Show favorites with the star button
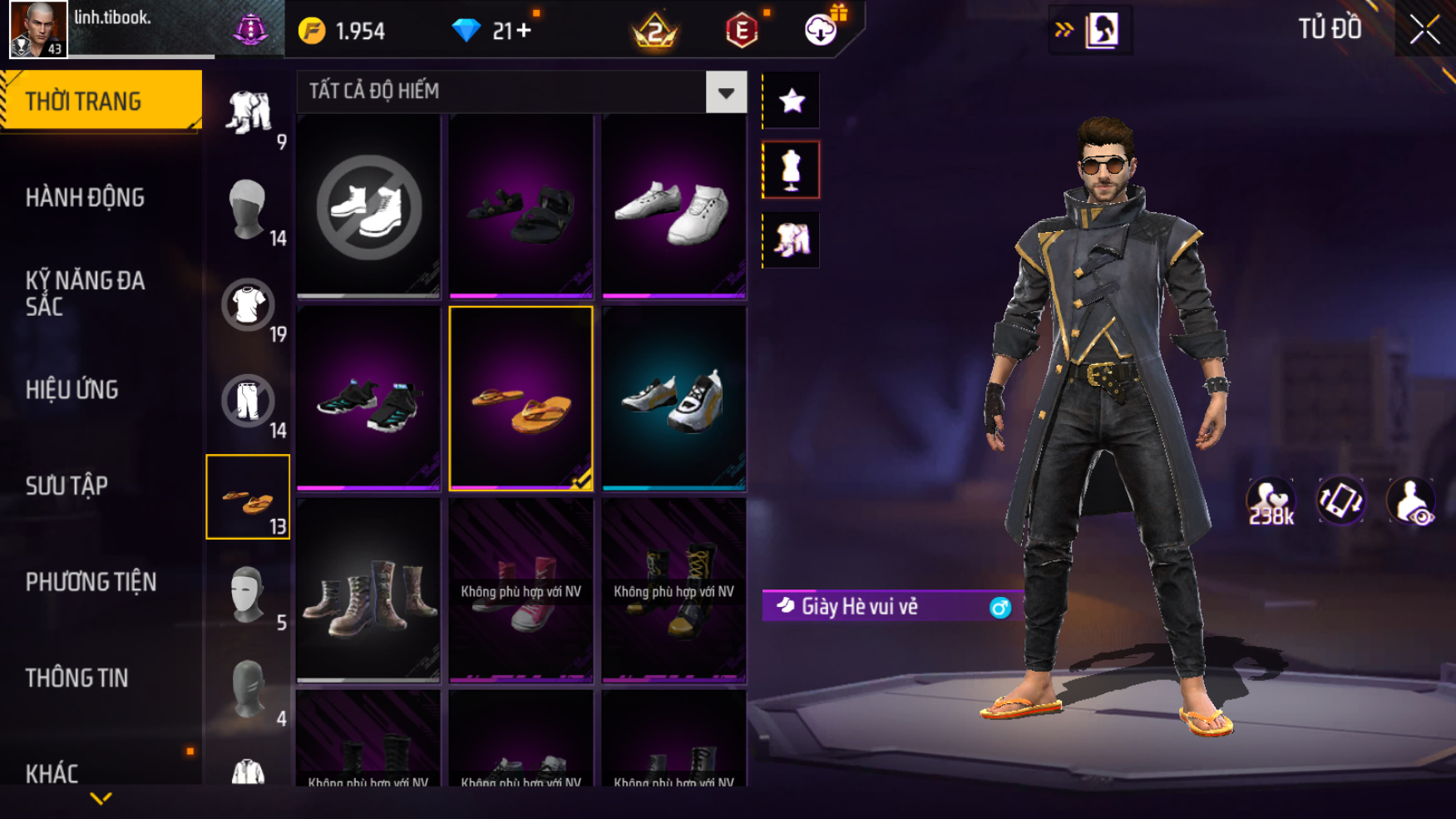This screenshot has height=819, width=1456. click(x=792, y=101)
